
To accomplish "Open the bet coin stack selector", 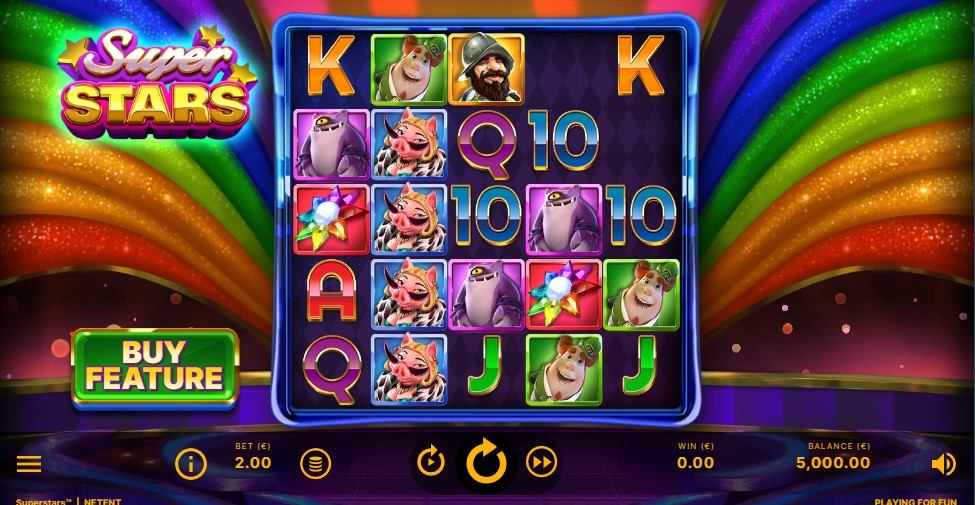I will click(x=315, y=463).
